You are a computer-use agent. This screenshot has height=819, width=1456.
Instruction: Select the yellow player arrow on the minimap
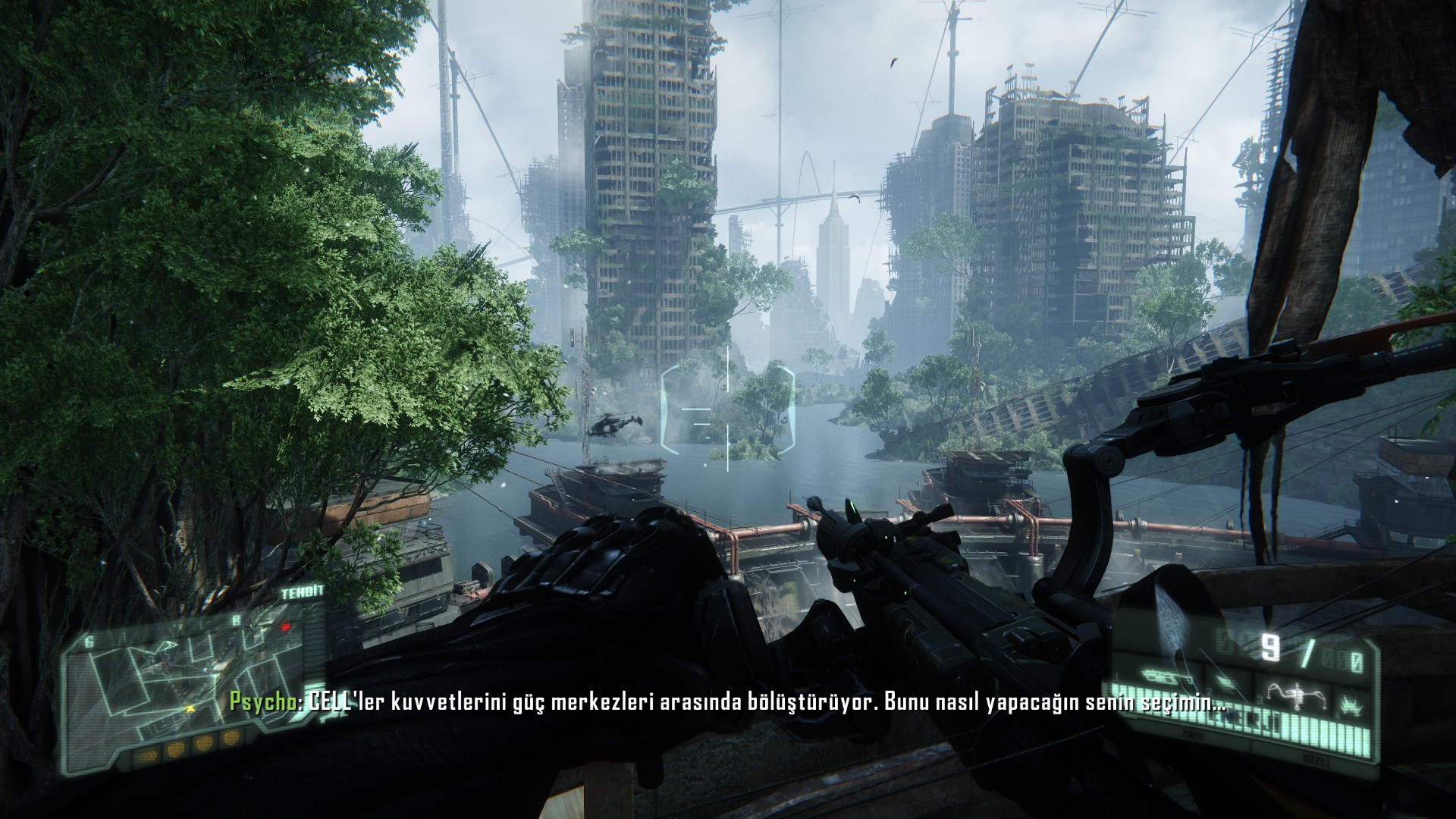(189, 708)
